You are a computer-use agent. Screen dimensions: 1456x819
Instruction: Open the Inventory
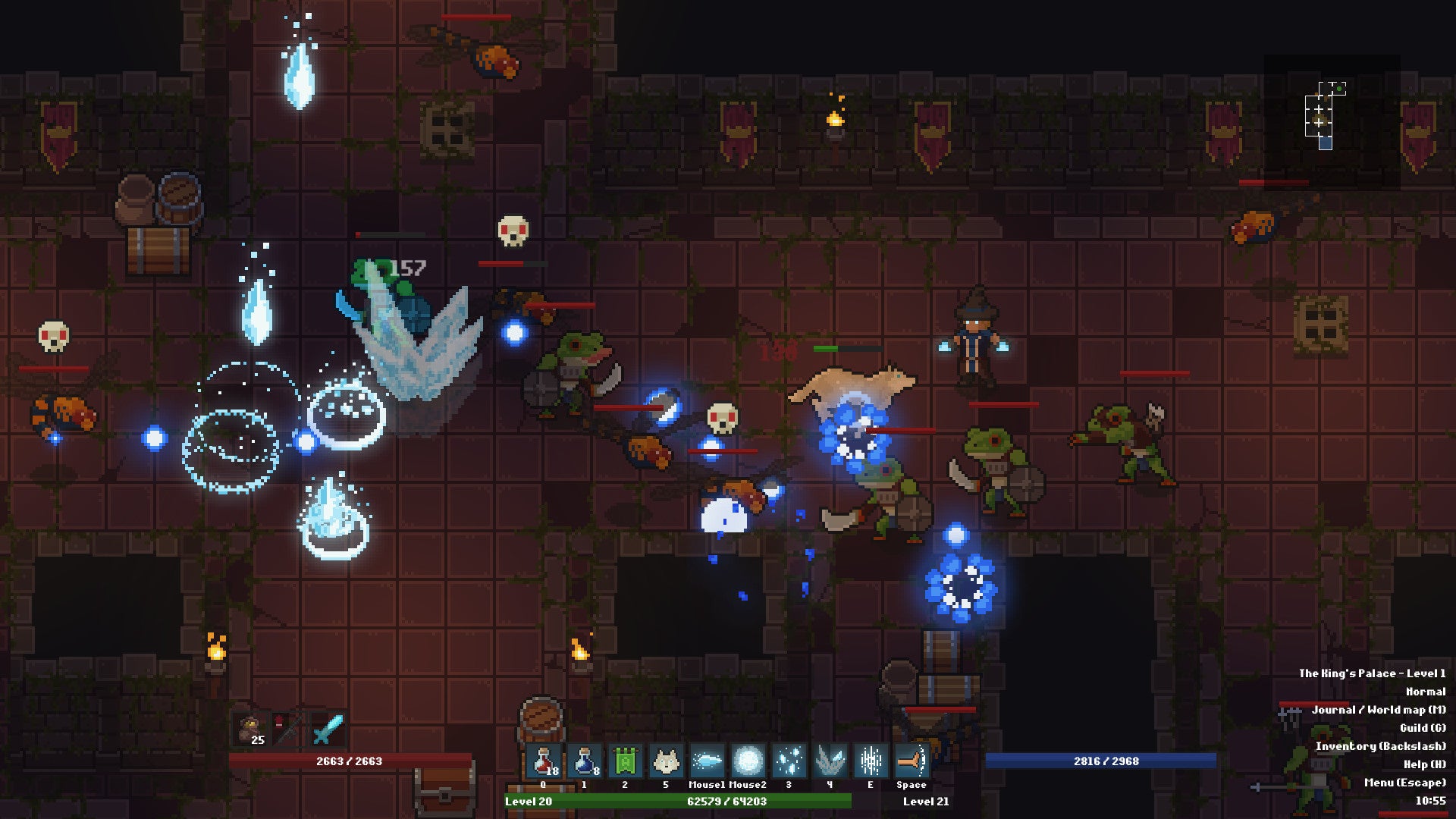pos(1380,746)
